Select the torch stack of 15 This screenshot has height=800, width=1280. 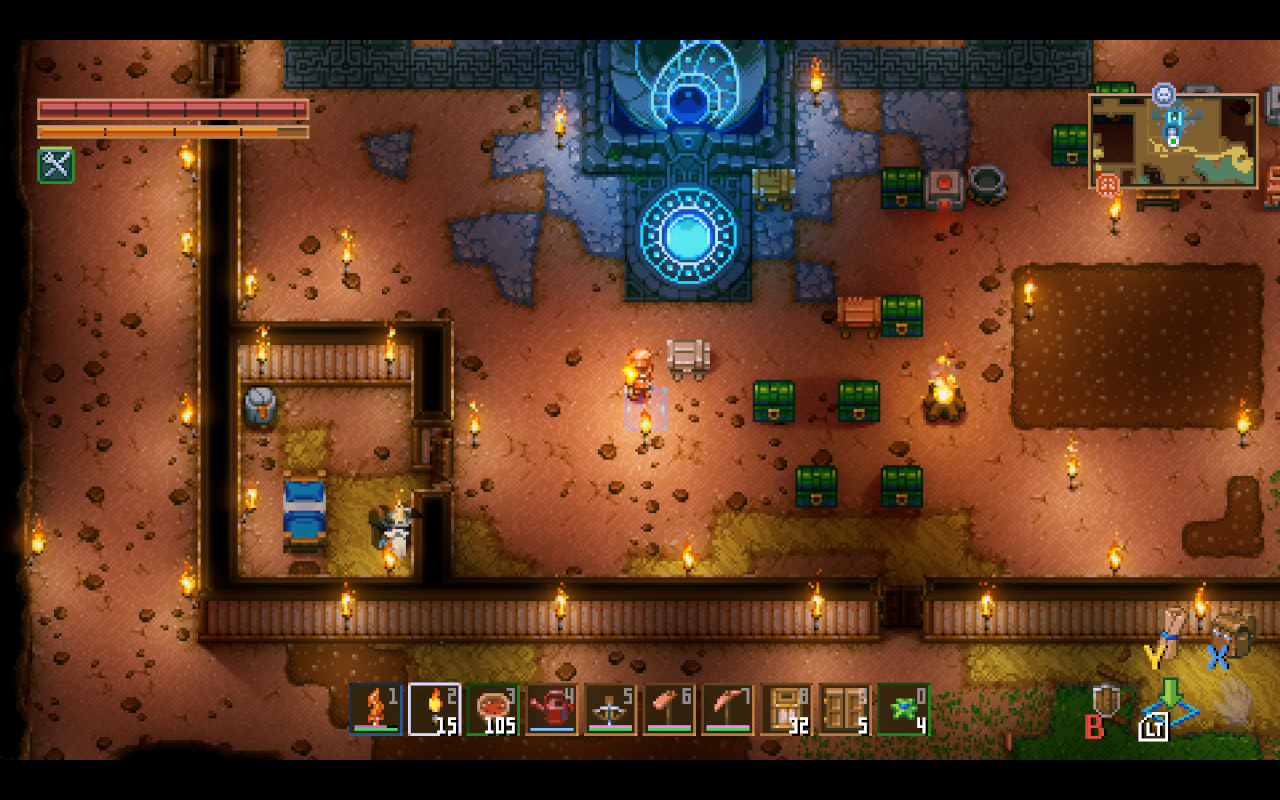click(435, 709)
